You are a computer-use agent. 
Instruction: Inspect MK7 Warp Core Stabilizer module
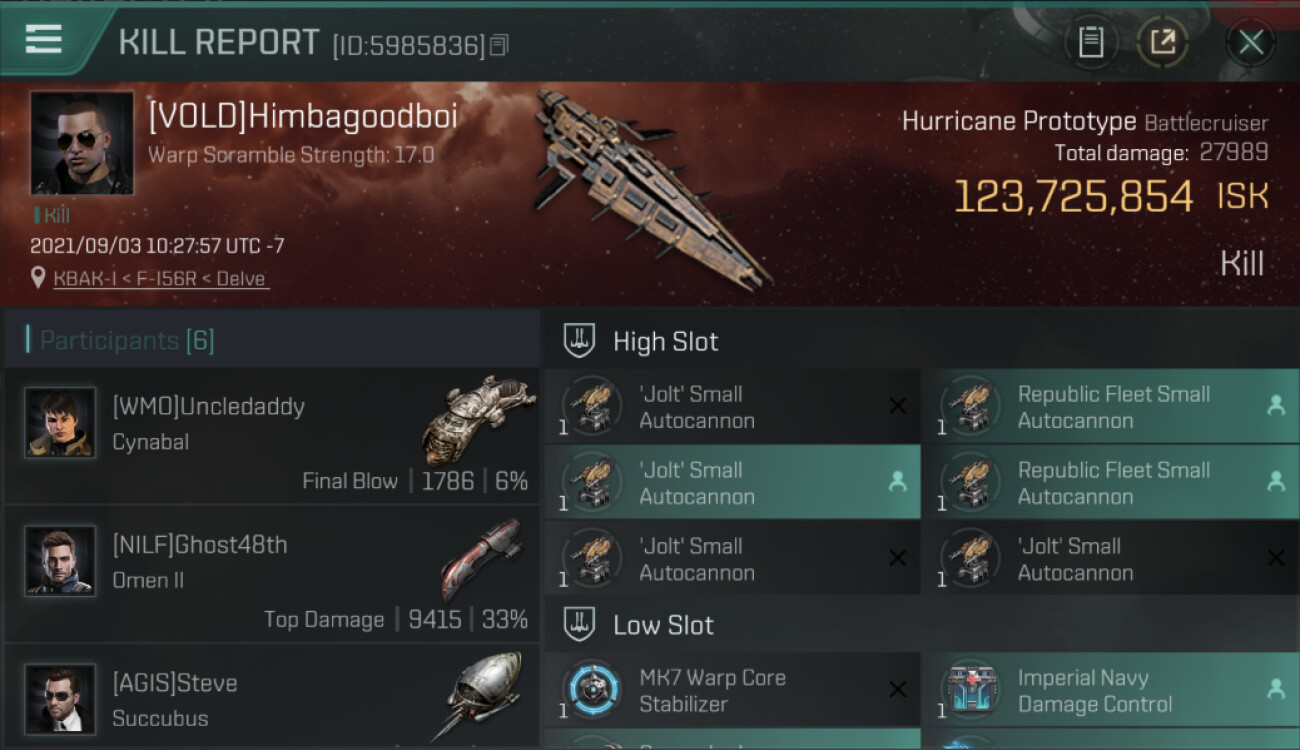tap(732, 690)
